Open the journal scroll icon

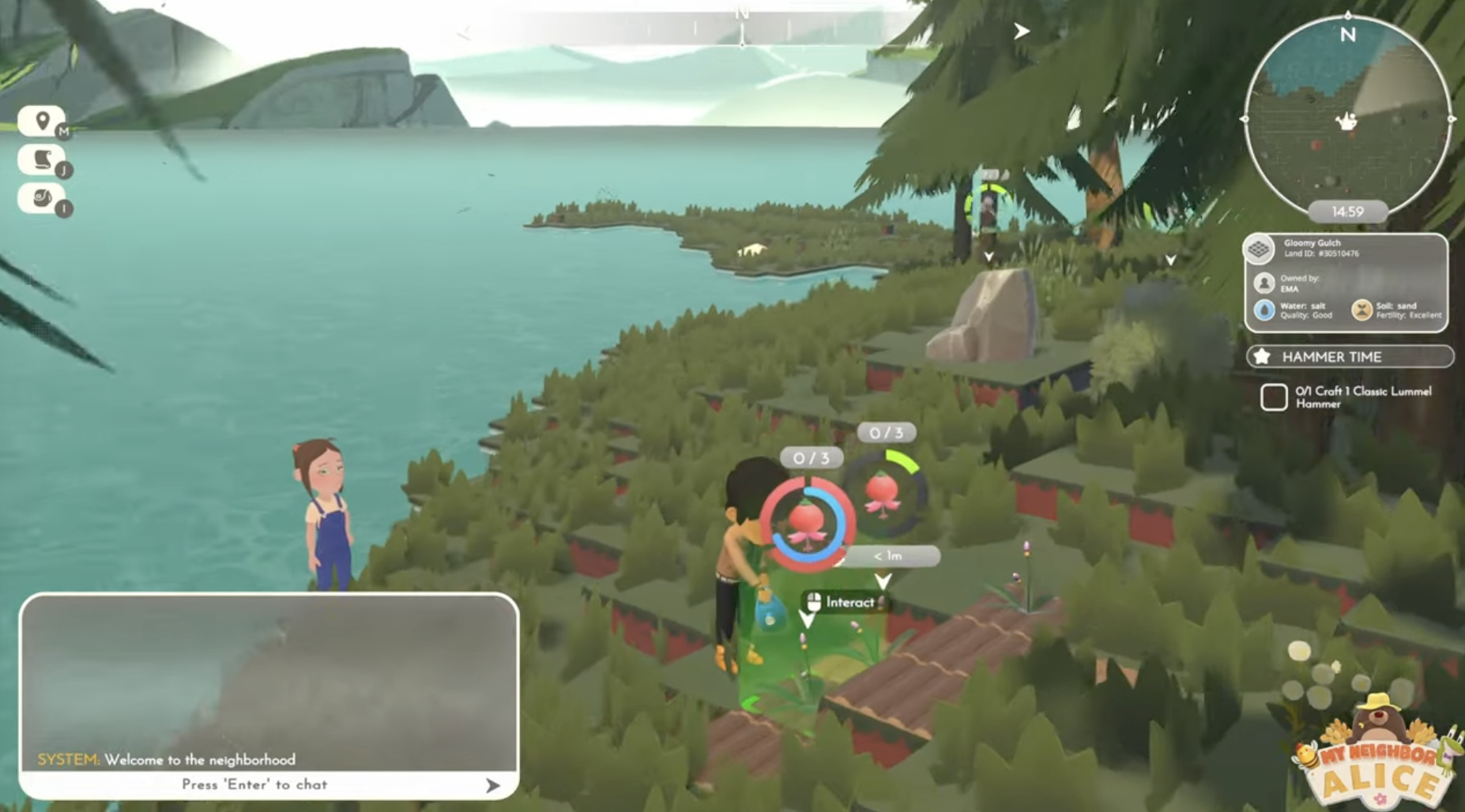click(x=42, y=160)
